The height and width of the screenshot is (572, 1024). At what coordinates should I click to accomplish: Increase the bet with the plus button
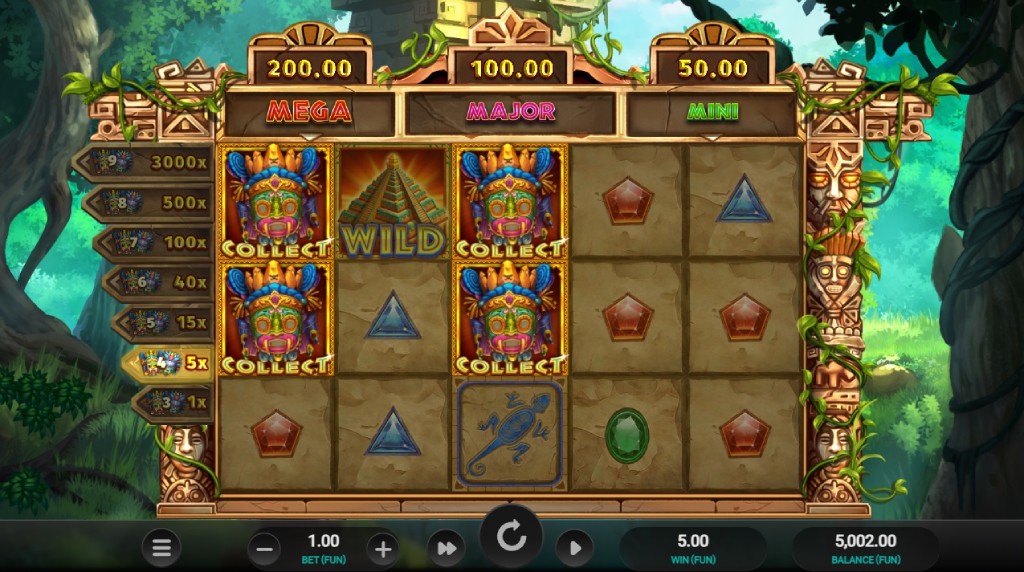tap(383, 547)
